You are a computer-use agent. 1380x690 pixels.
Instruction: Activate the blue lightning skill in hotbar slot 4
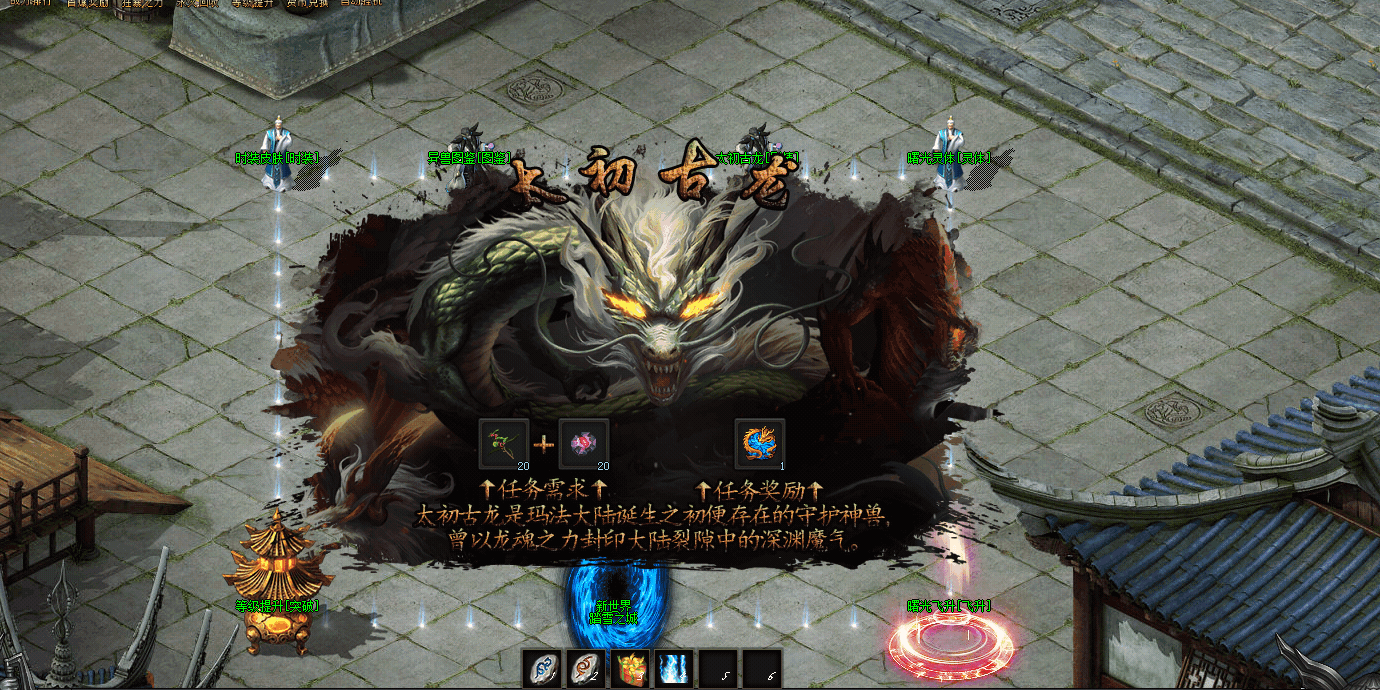pos(674,668)
